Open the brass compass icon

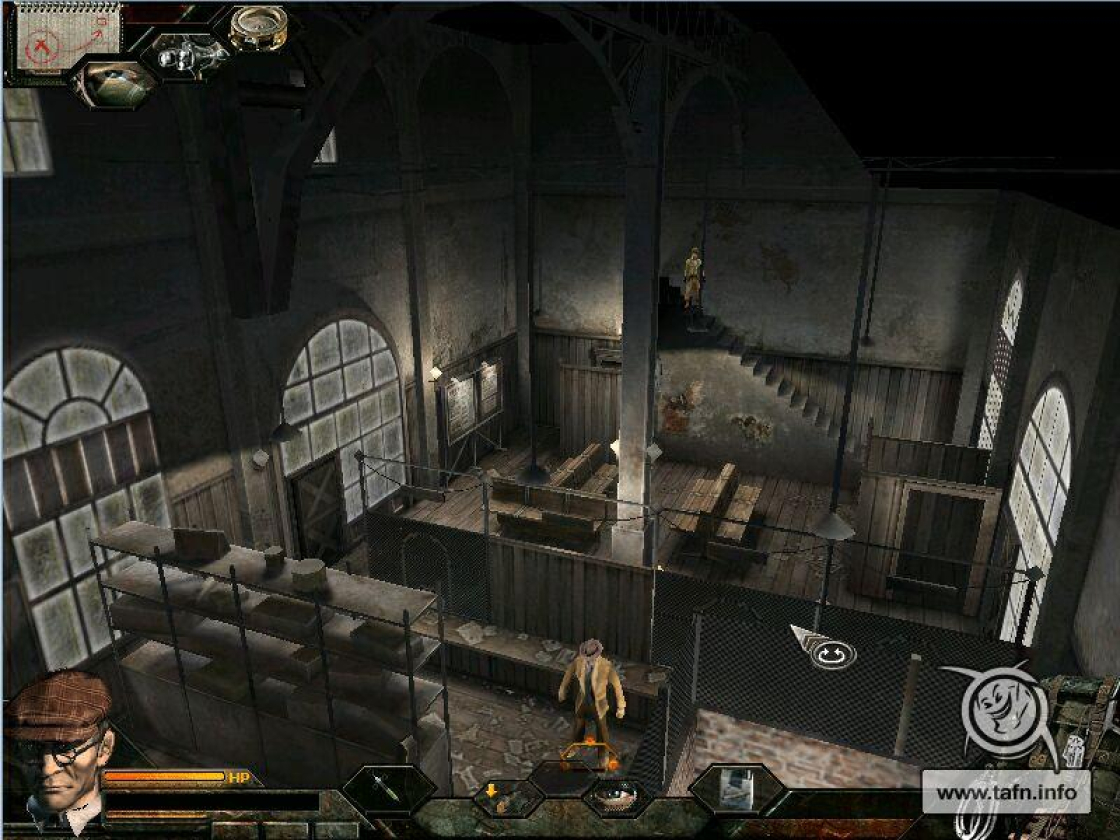click(x=258, y=27)
